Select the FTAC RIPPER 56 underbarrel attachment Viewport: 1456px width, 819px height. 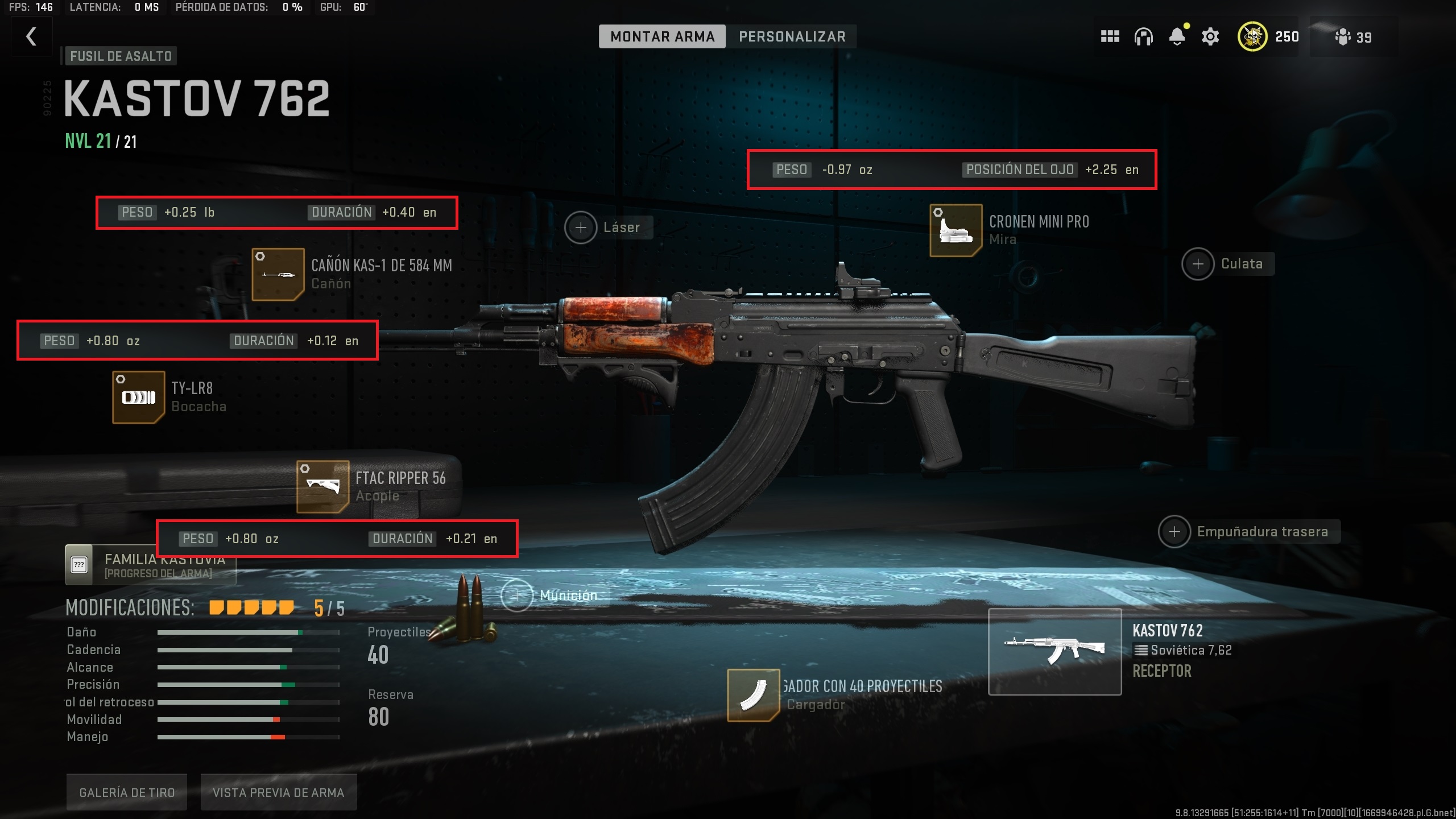[x=322, y=486]
